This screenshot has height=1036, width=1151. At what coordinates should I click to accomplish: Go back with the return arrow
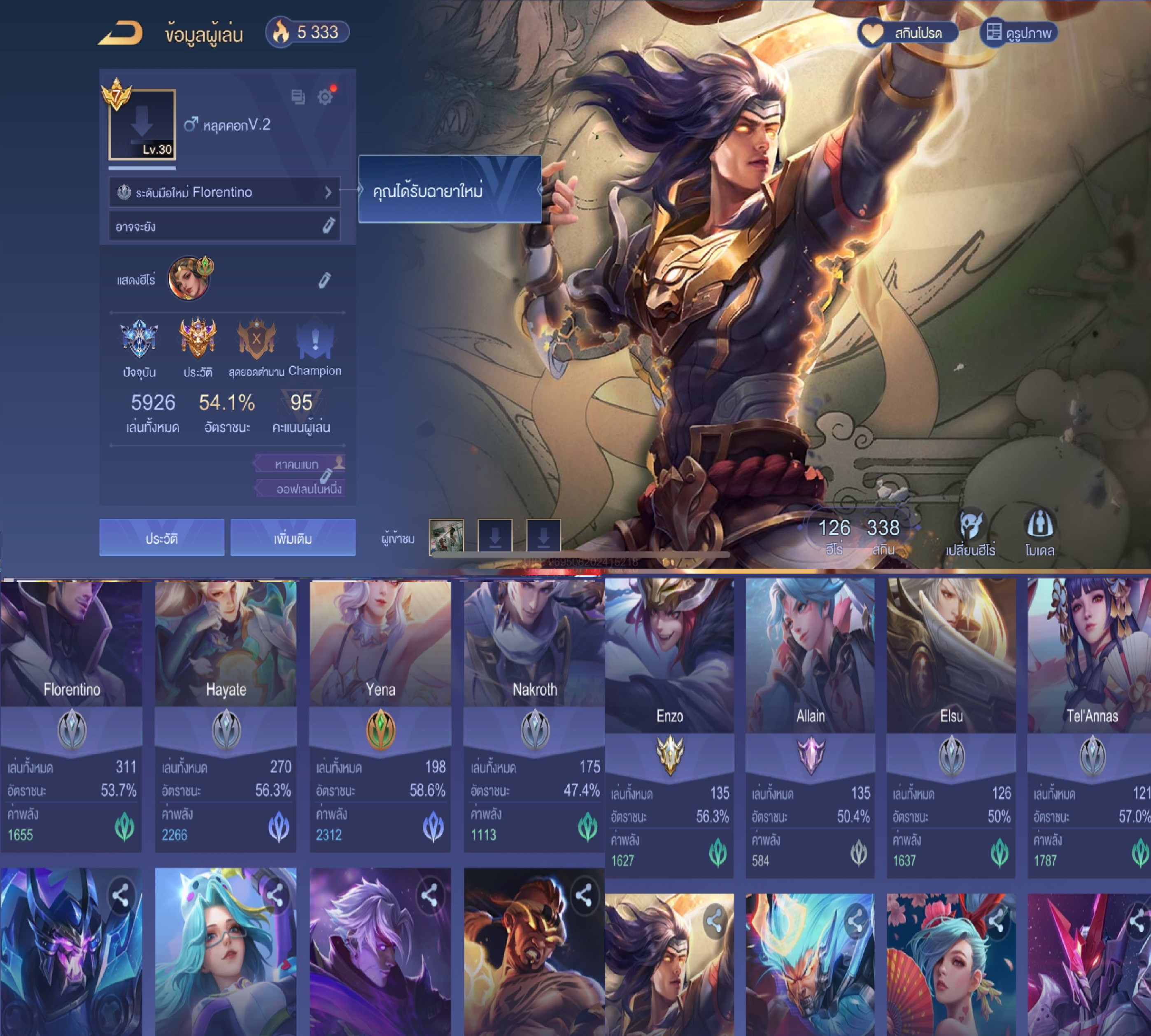coord(120,33)
